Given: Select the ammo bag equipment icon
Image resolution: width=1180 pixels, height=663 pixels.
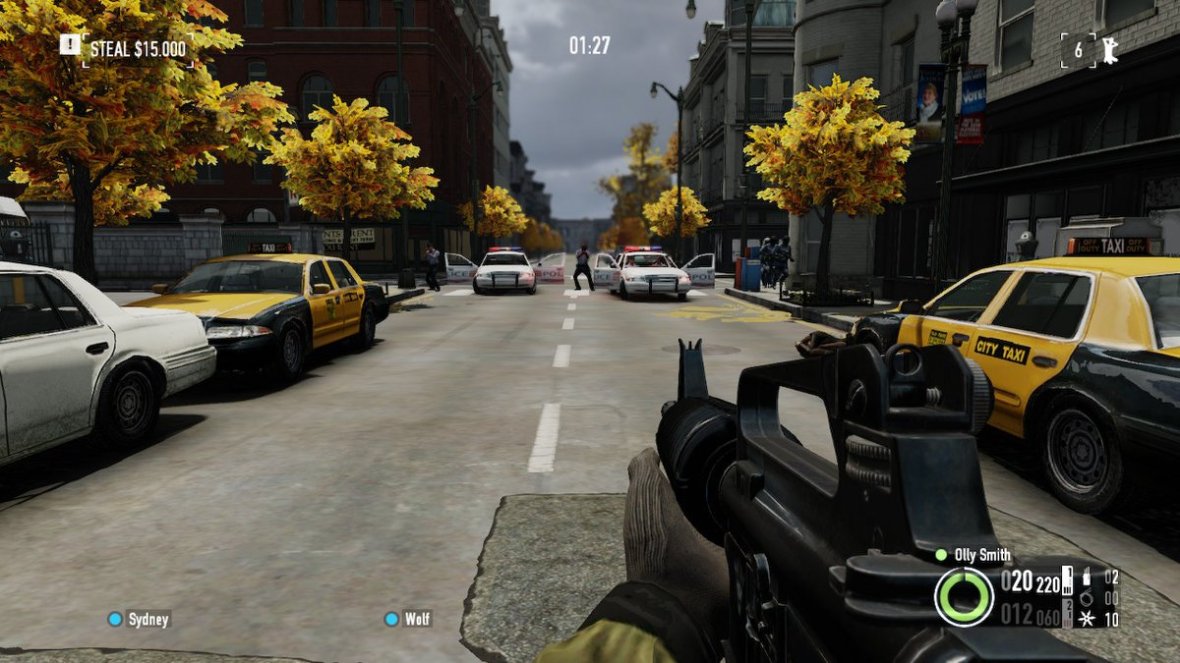Looking at the screenshot, I should 1086,577.
